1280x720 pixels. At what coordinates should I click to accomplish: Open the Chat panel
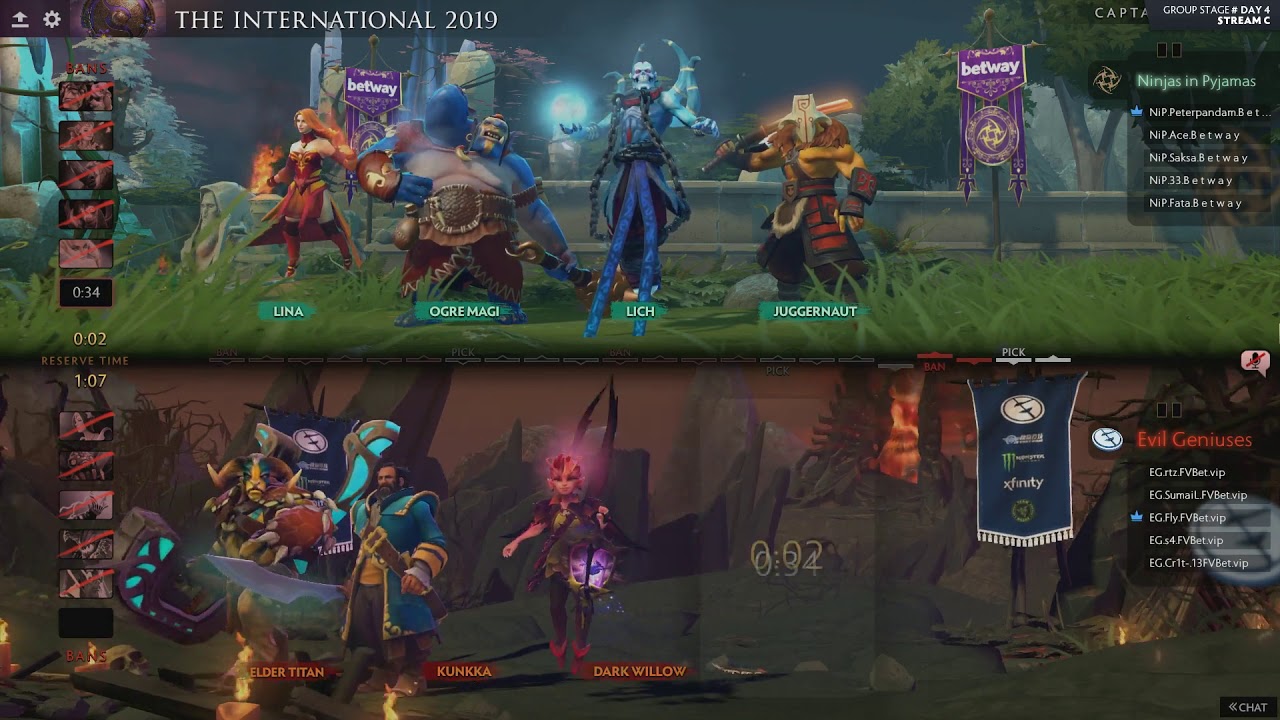(1248, 707)
